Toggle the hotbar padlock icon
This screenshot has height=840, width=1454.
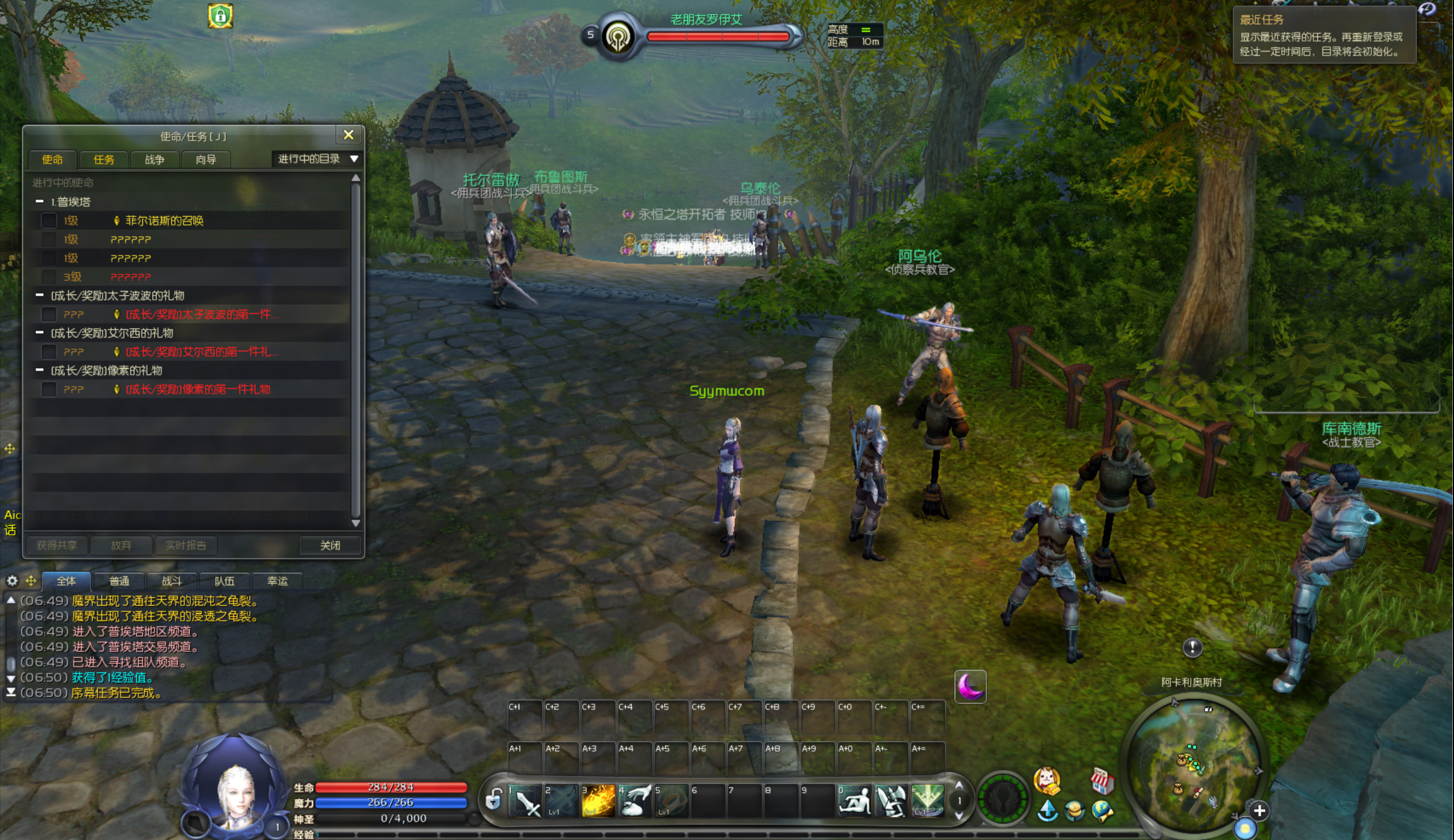[493, 800]
